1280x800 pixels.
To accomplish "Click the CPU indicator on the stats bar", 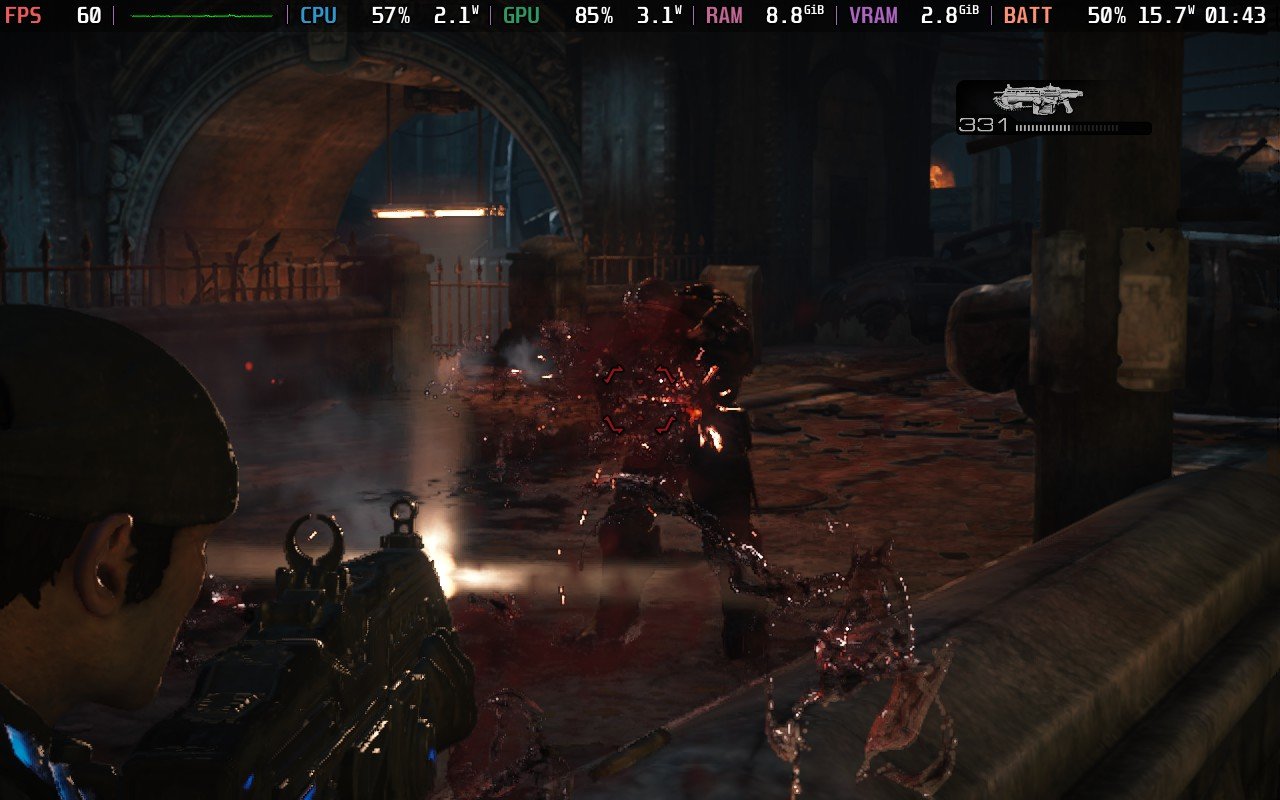I will (x=317, y=14).
